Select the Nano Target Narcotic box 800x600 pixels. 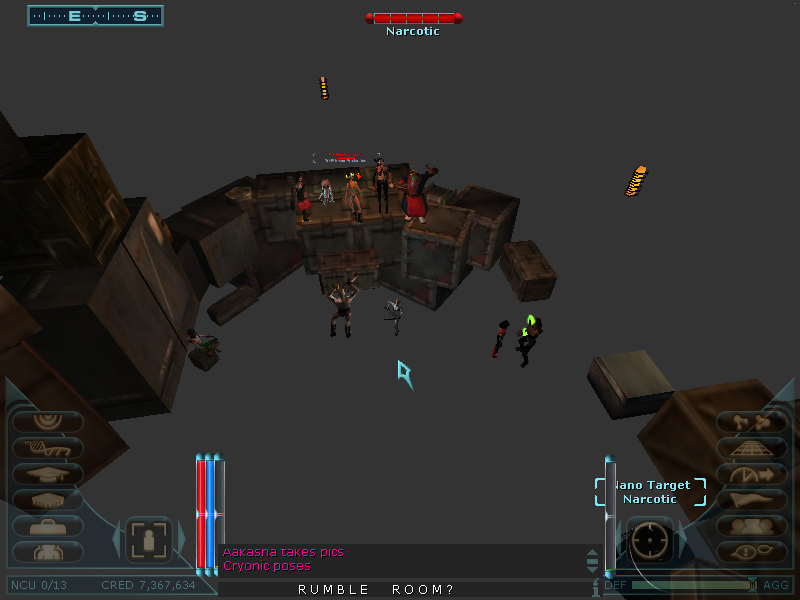(650, 492)
